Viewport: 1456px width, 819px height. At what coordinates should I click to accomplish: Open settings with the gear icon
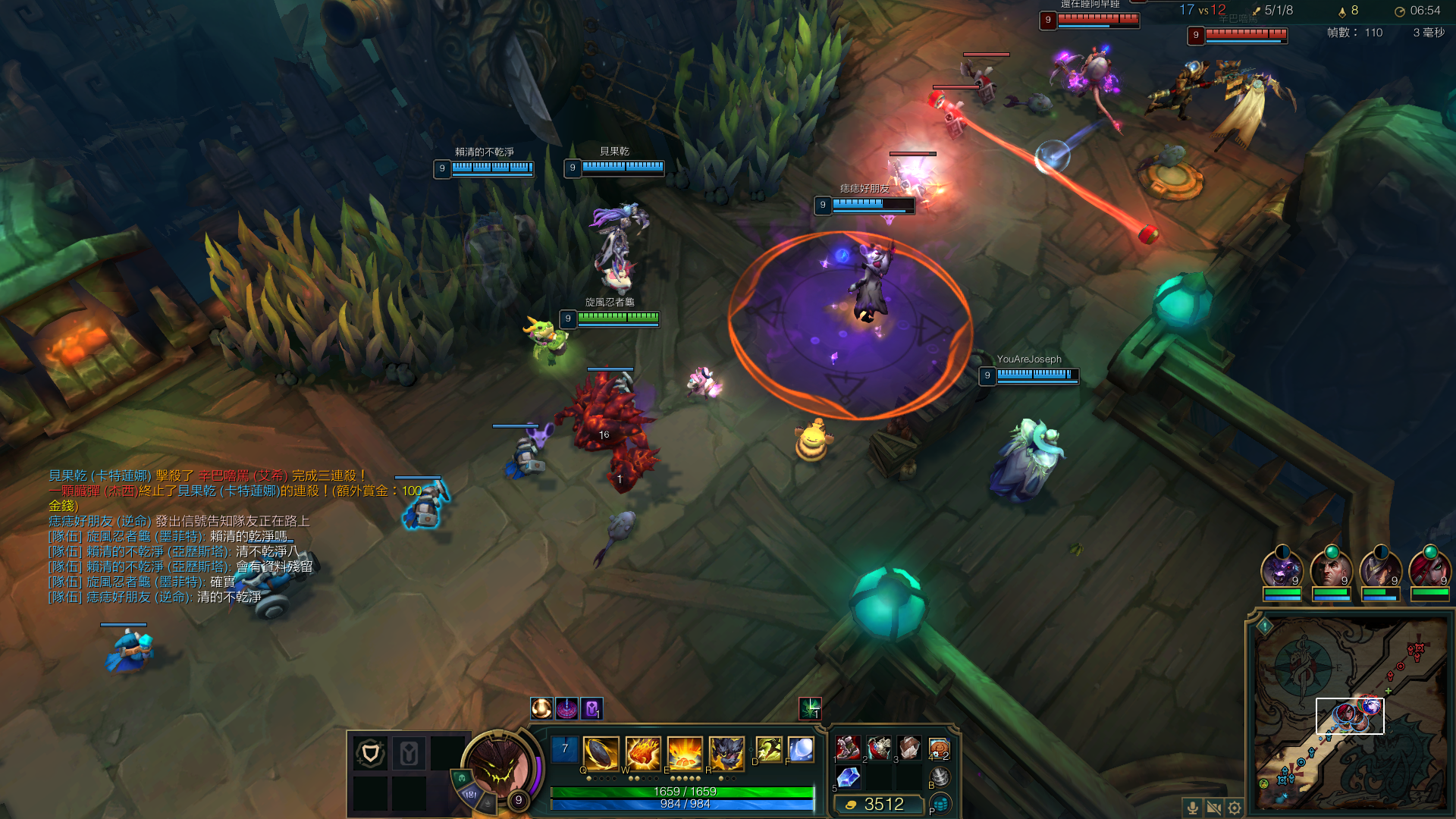click(x=1235, y=808)
